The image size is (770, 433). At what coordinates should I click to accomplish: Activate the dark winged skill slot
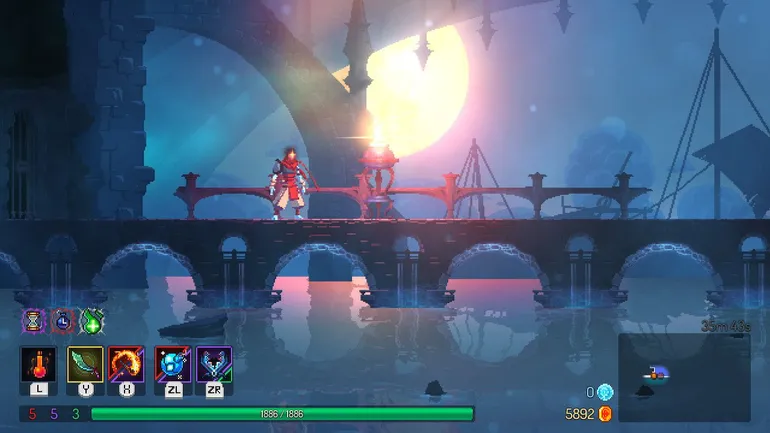click(214, 365)
